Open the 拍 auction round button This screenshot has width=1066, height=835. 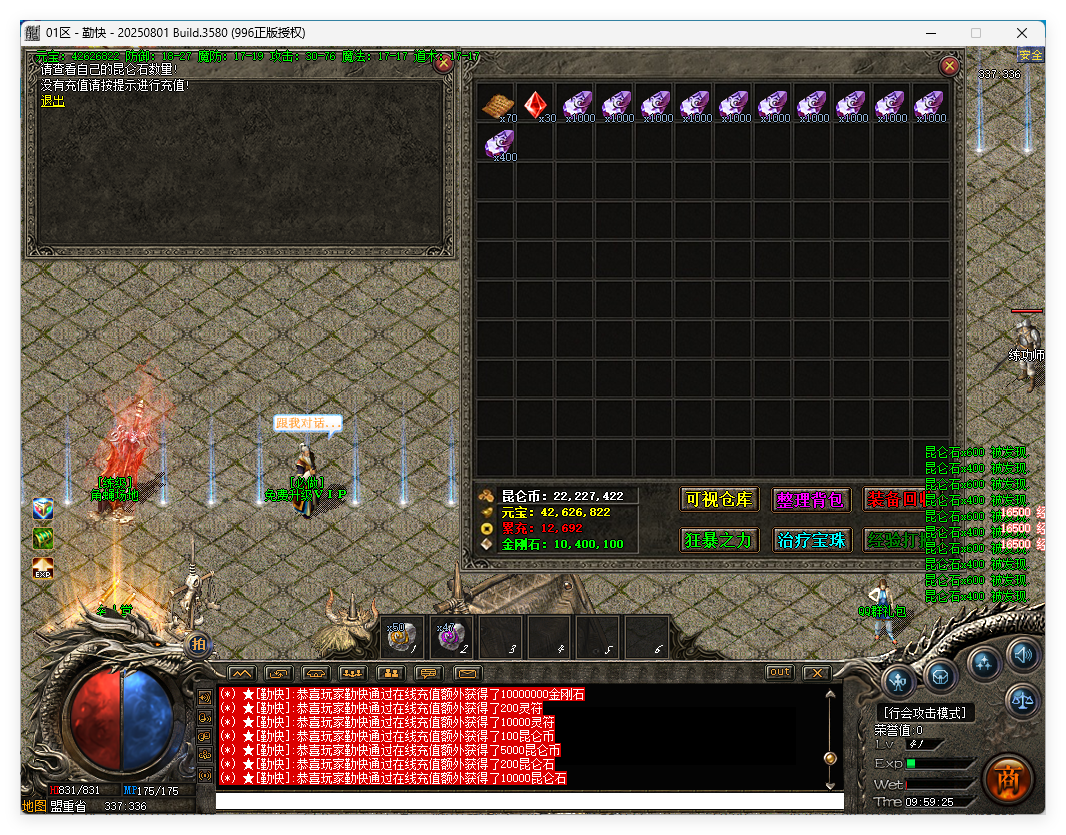click(198, 645)
